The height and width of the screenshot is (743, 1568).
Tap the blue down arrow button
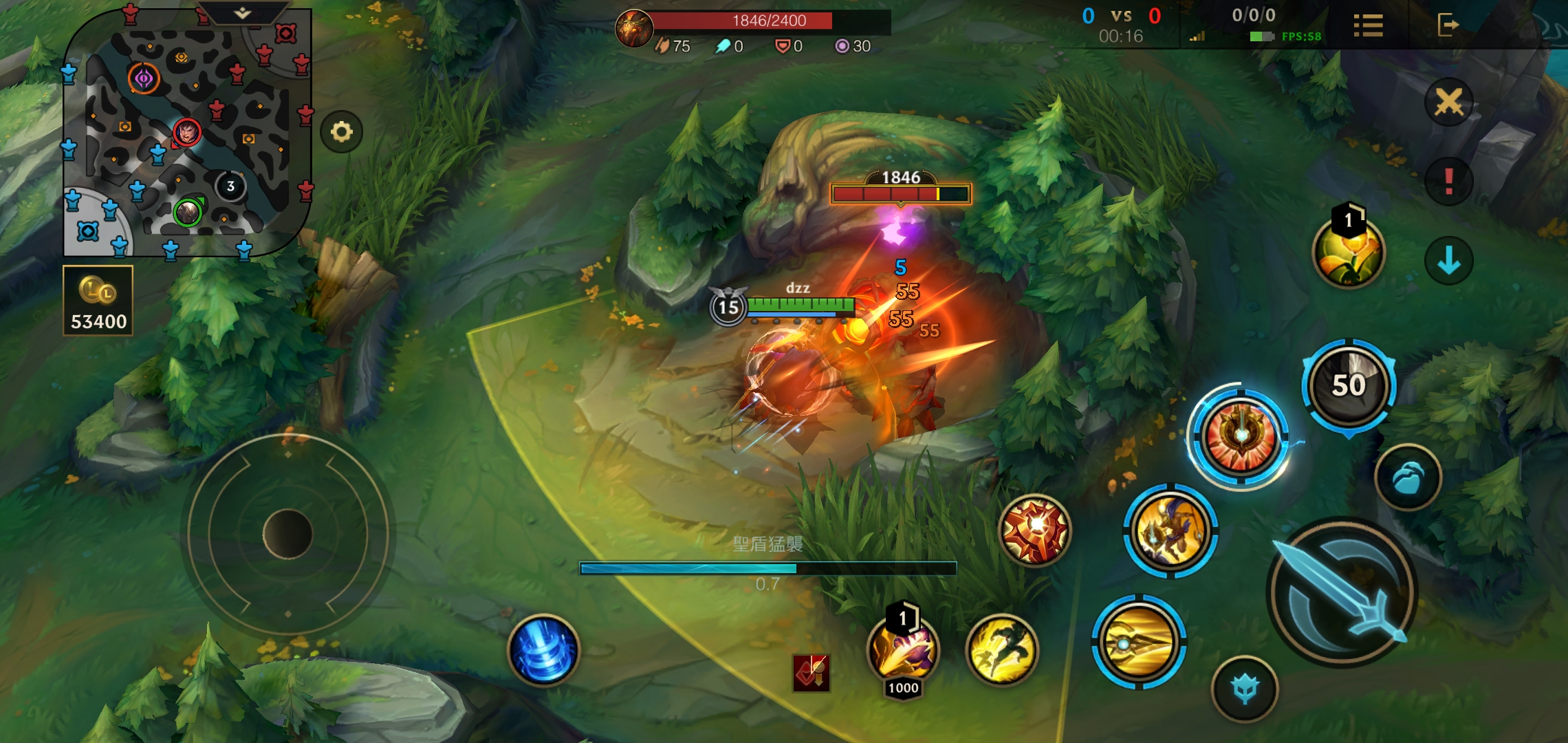coord(1448,261)
